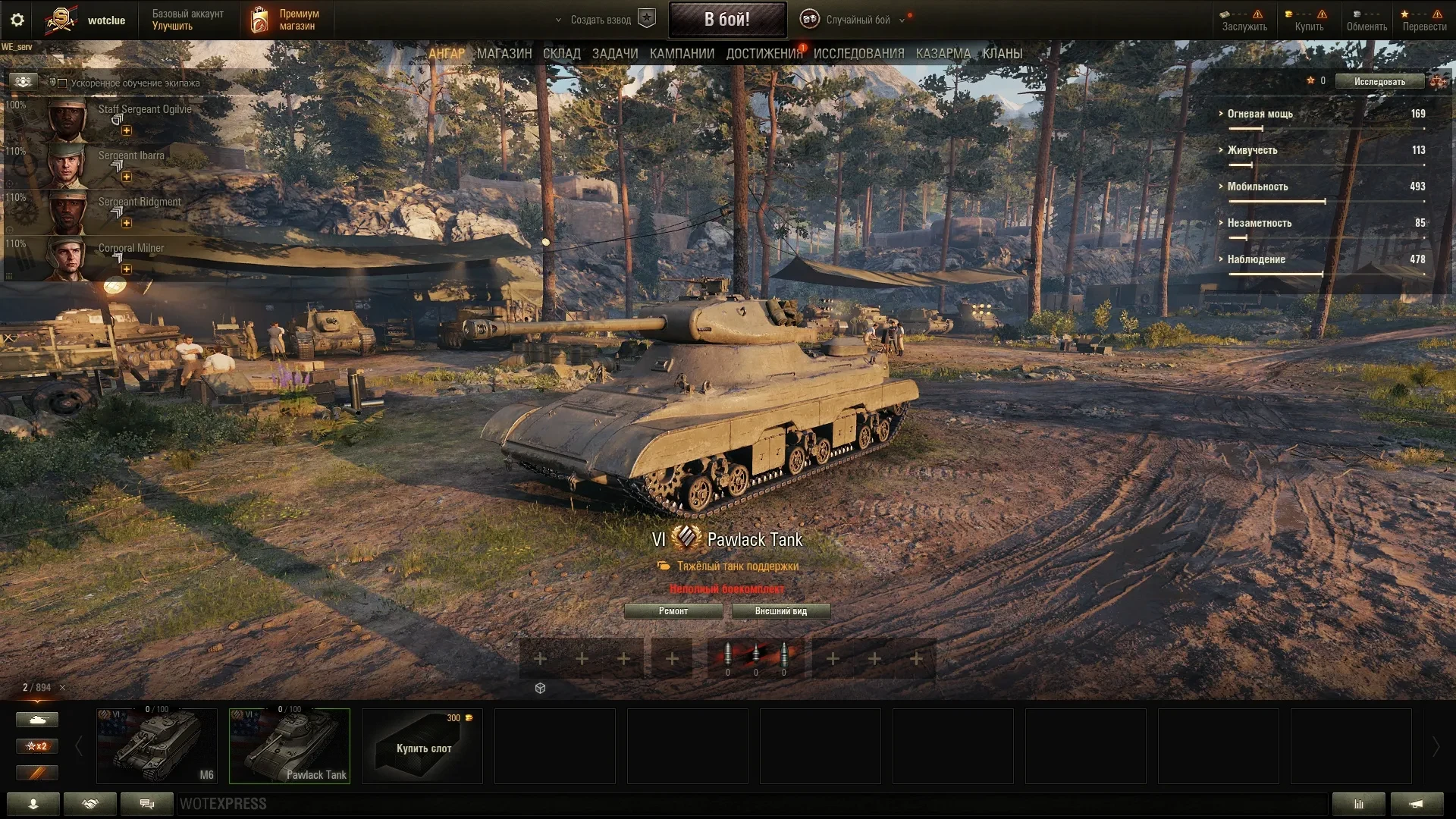Select the M6 tank in carousel
This screenshot has width=1456, height=819.
click(x=157, y=746)
